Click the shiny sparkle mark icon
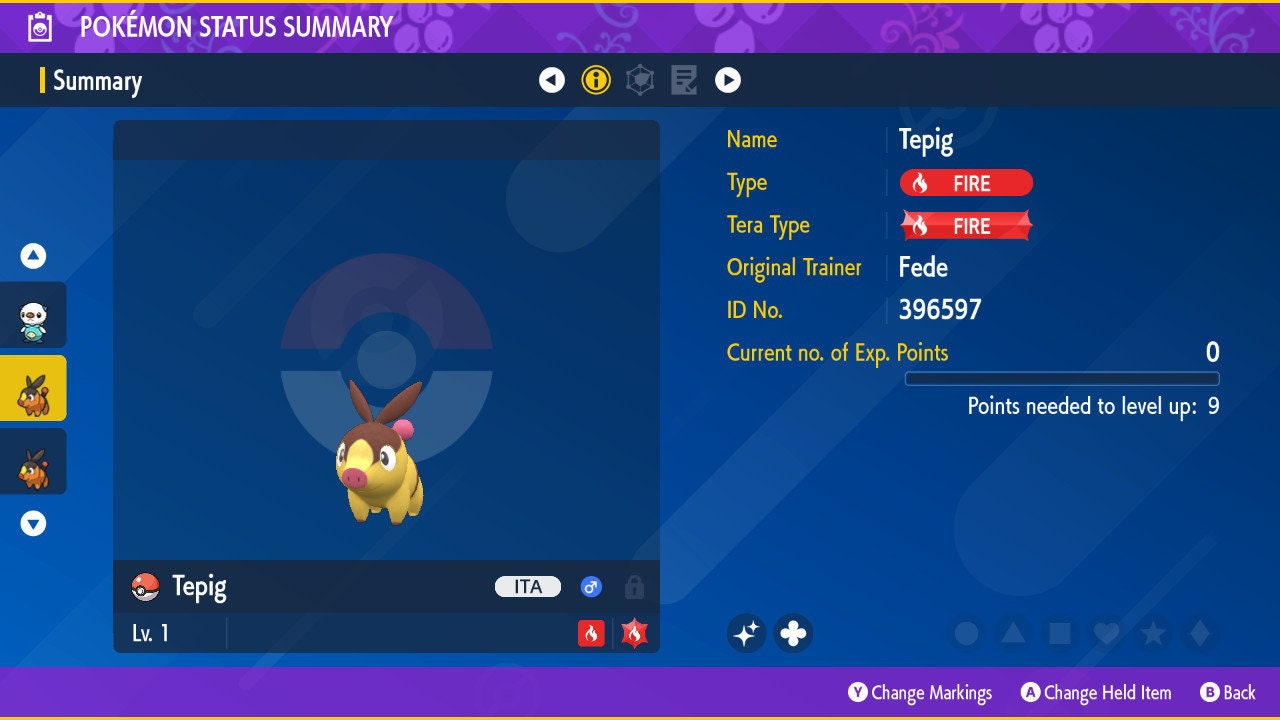This screenshot has height=720, width=1280. [x=746, y=633]
